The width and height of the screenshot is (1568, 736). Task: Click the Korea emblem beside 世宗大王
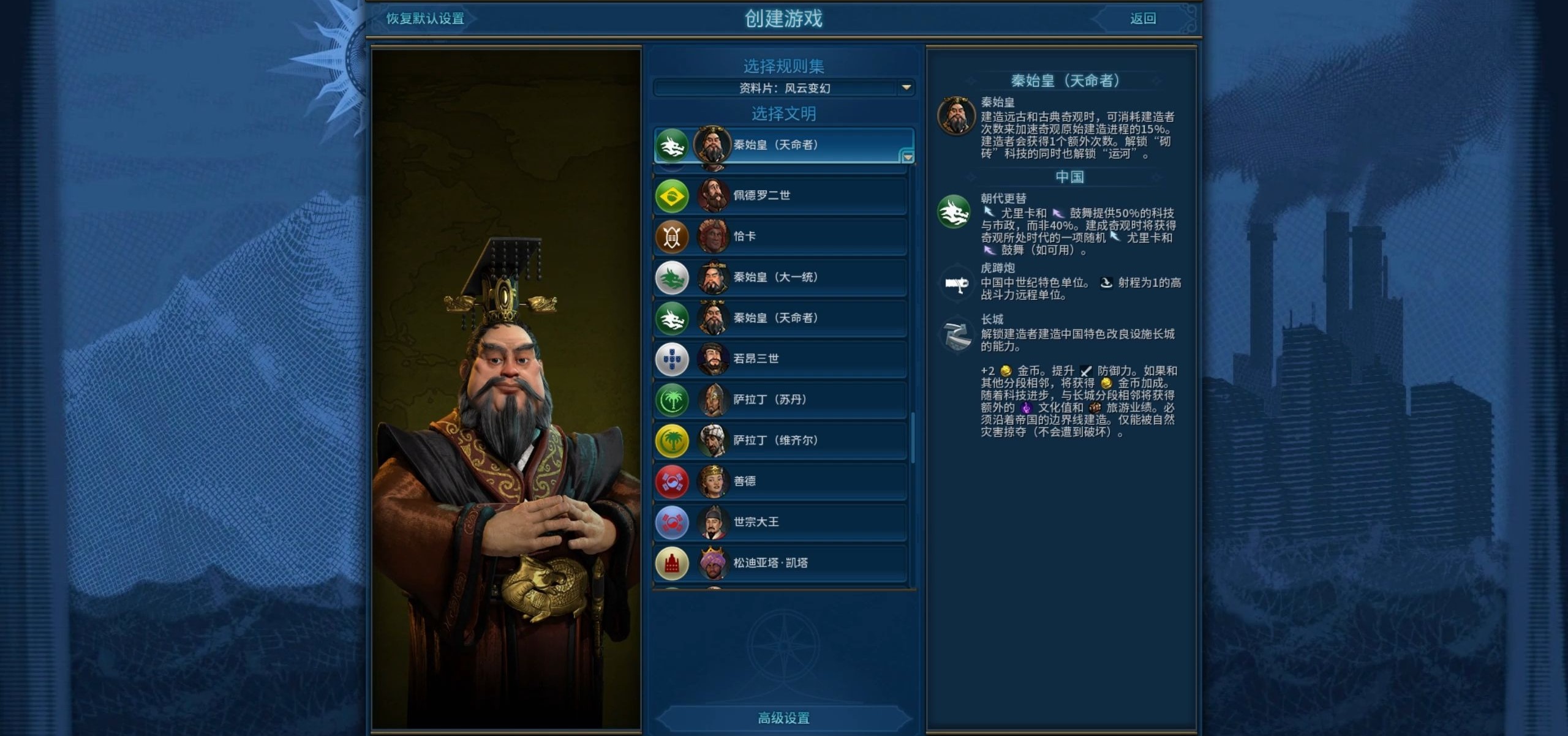672,522
